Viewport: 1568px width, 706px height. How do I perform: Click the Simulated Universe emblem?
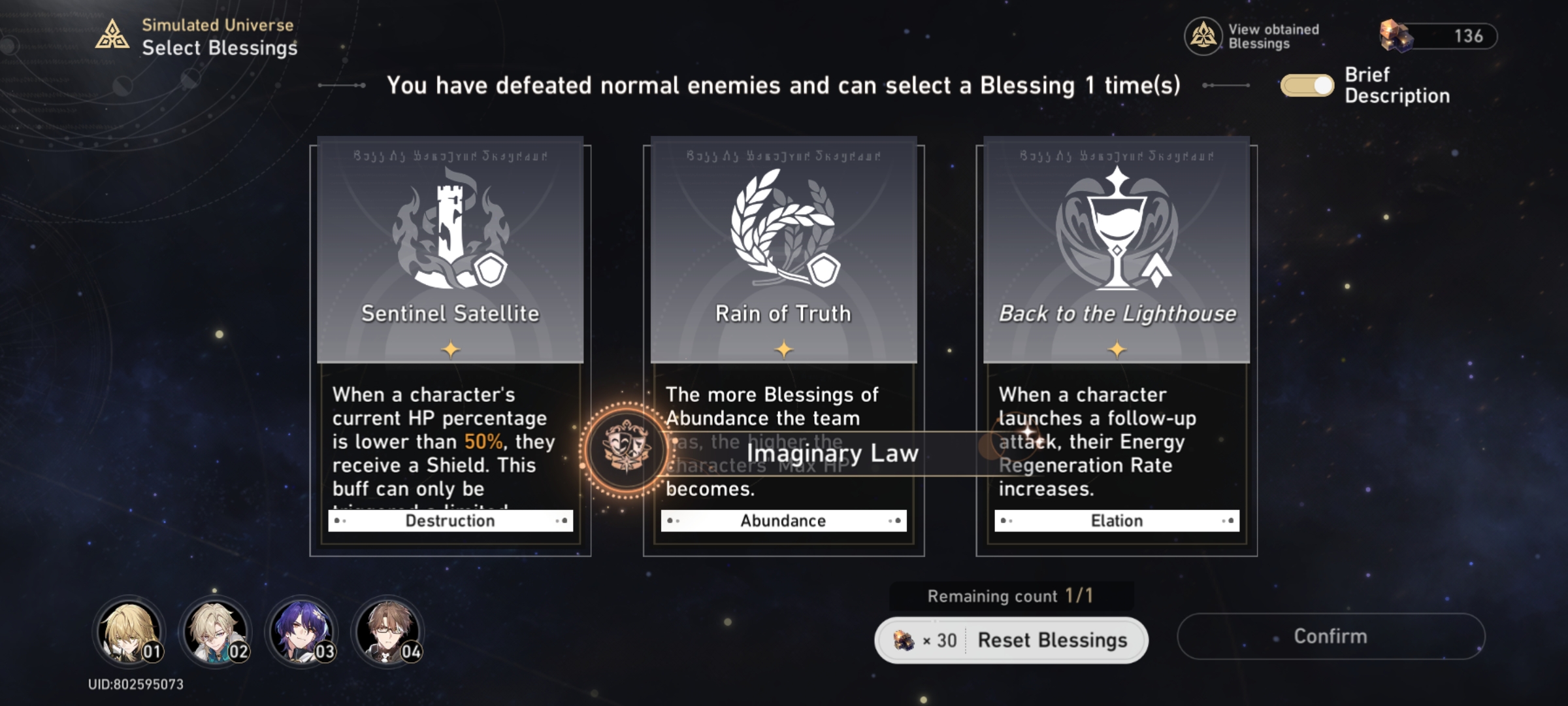(112, 34)
